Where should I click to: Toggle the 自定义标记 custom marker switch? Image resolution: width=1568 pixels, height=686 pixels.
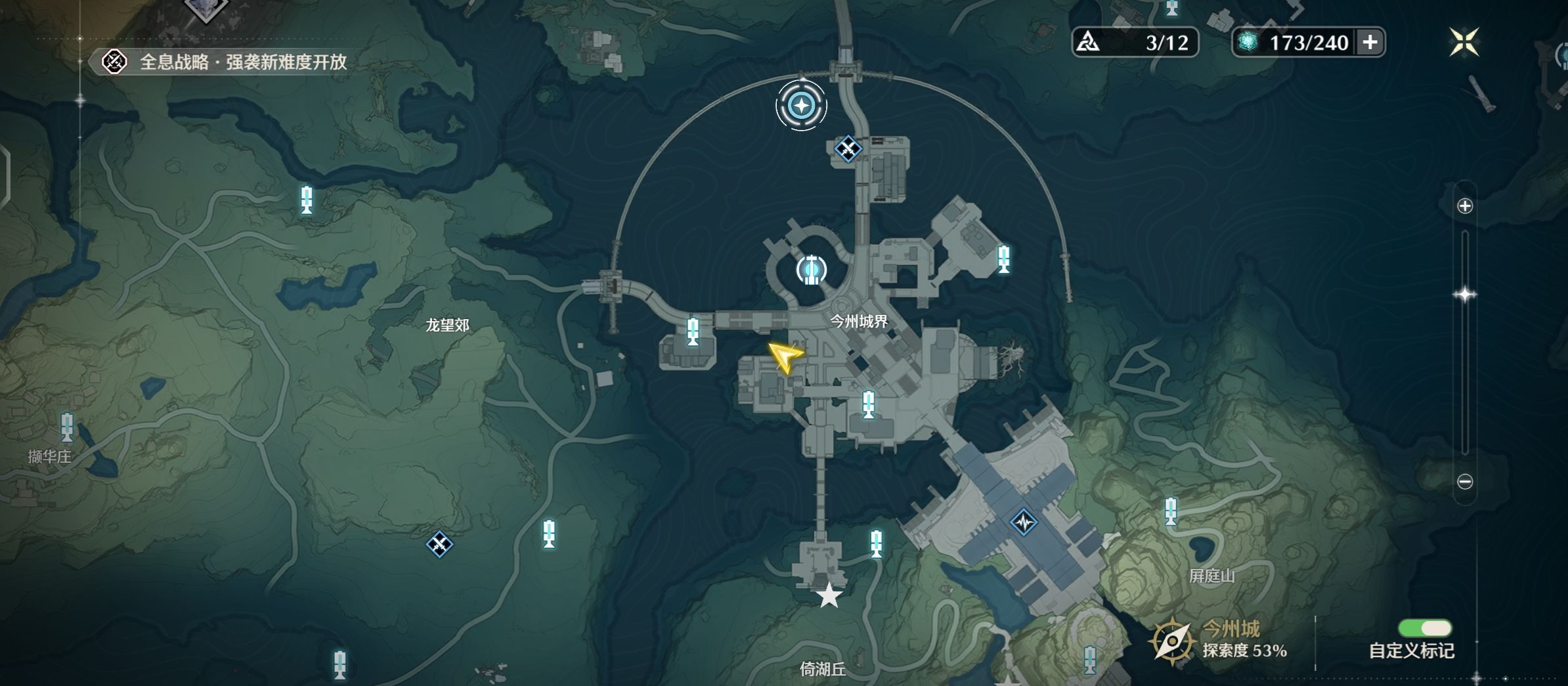(1425, 628)
